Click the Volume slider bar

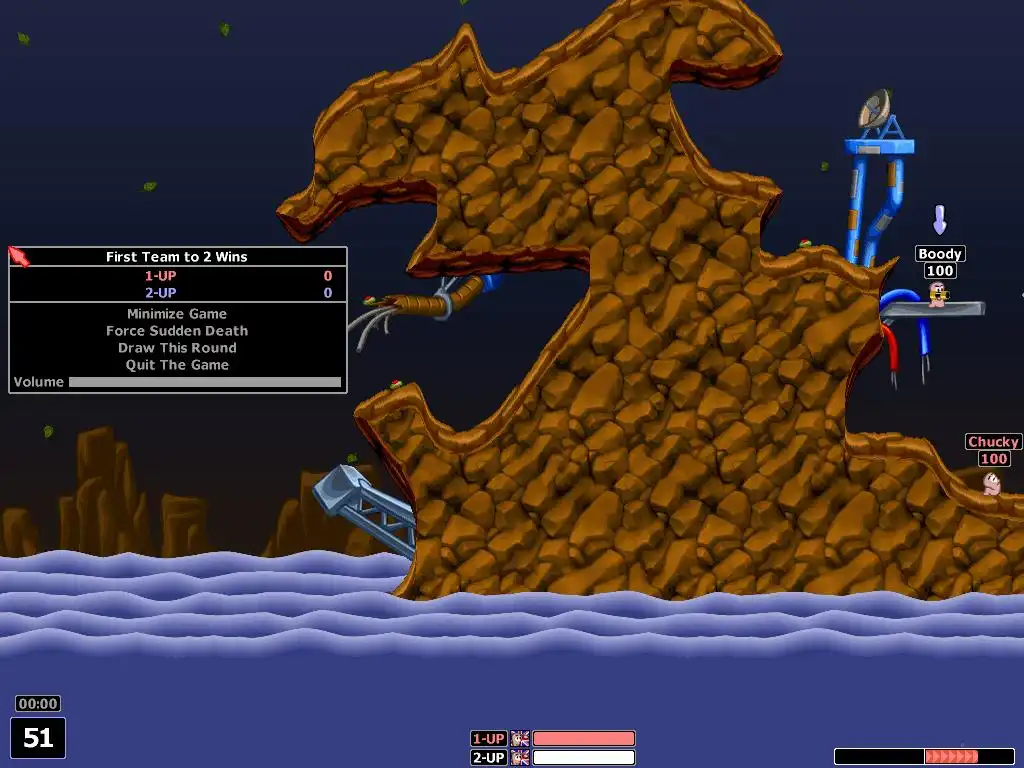(x=204, y=382)
